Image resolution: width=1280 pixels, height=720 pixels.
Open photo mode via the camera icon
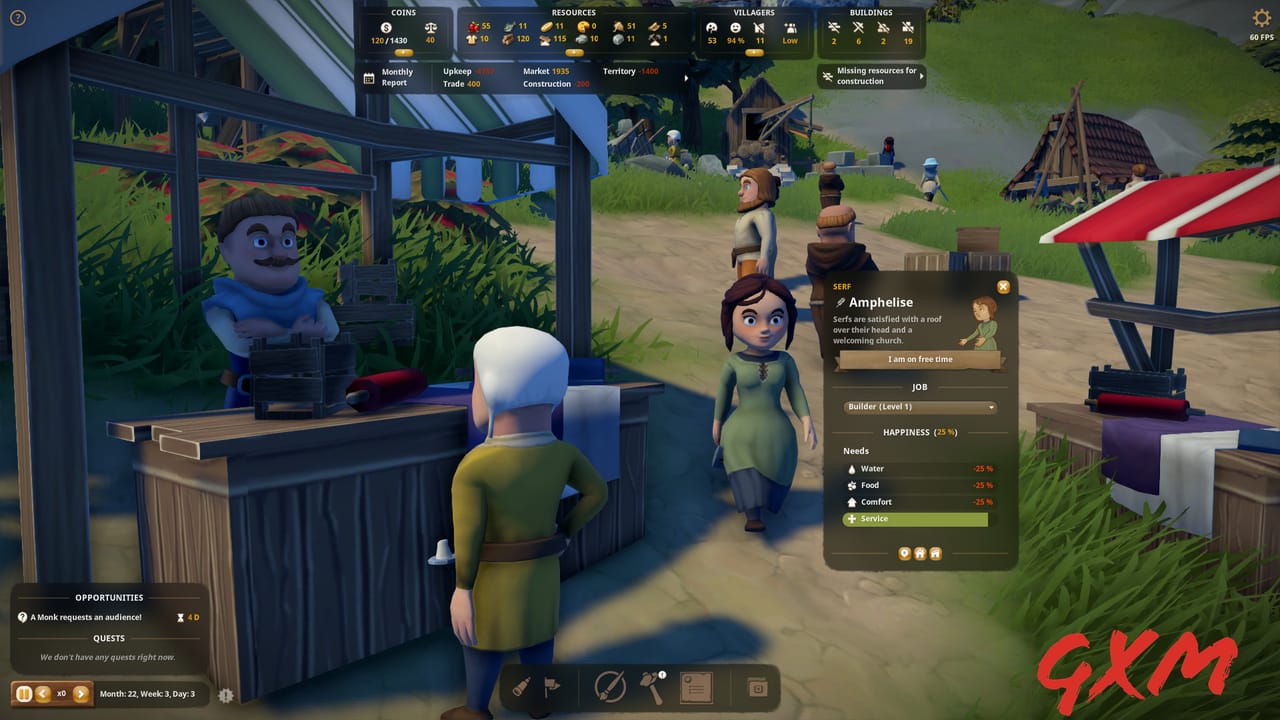[x=756, y=687]
